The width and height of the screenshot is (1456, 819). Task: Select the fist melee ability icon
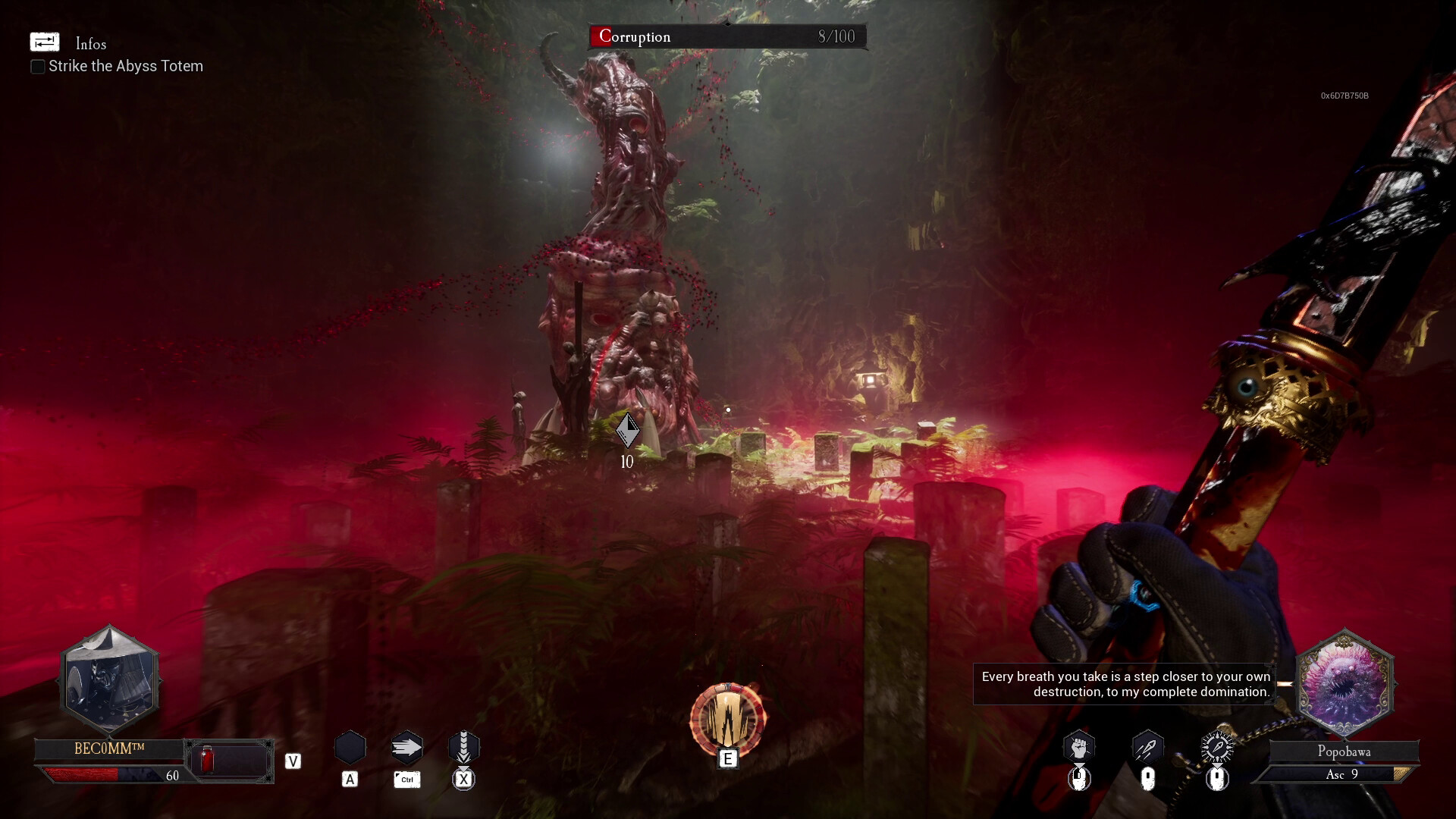[1078, 747]
